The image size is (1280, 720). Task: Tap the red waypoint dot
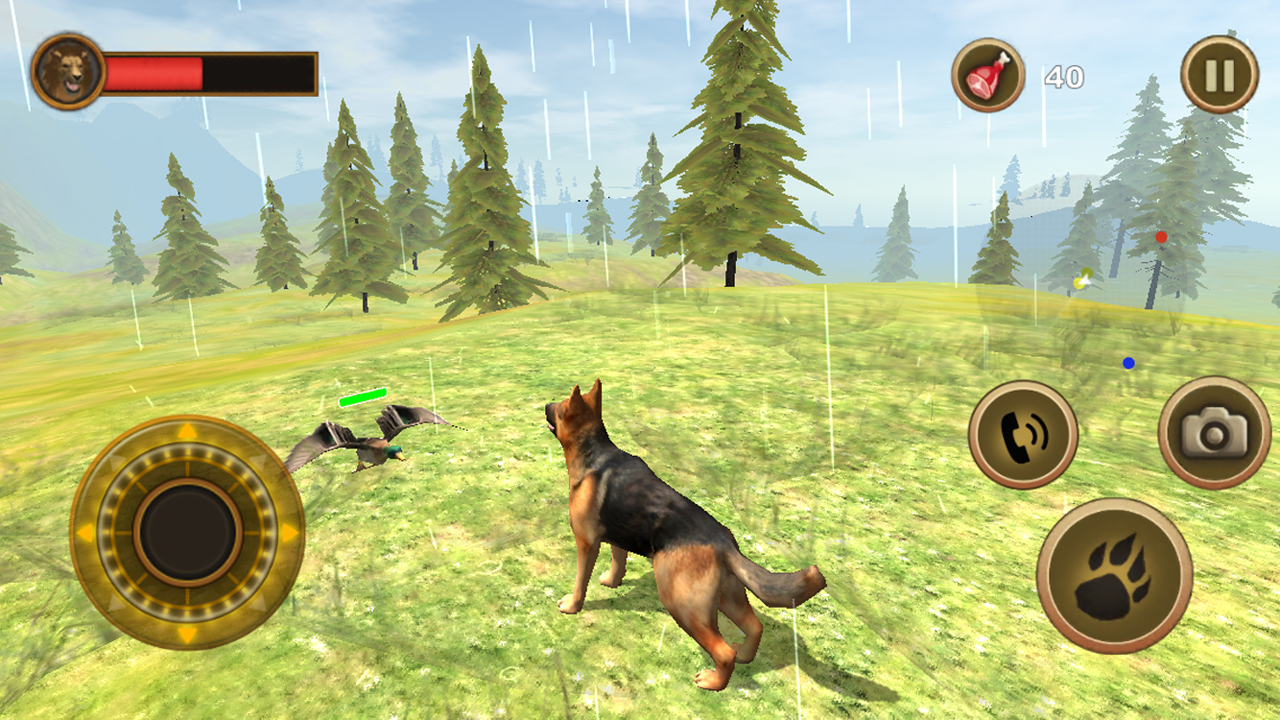(x=1161, y=236)
